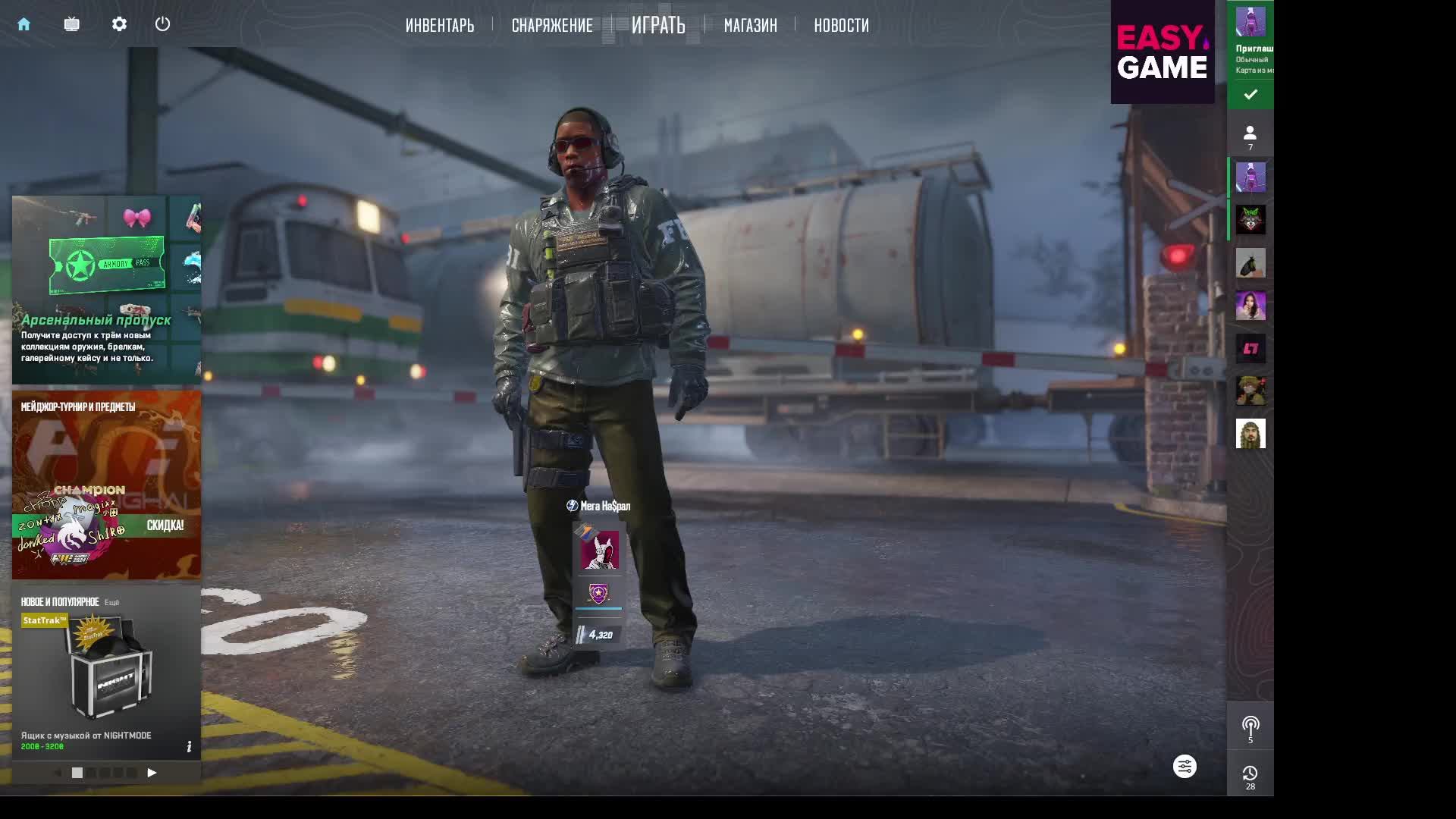Open the МАГАЗИН store tab

coord(750,25)
